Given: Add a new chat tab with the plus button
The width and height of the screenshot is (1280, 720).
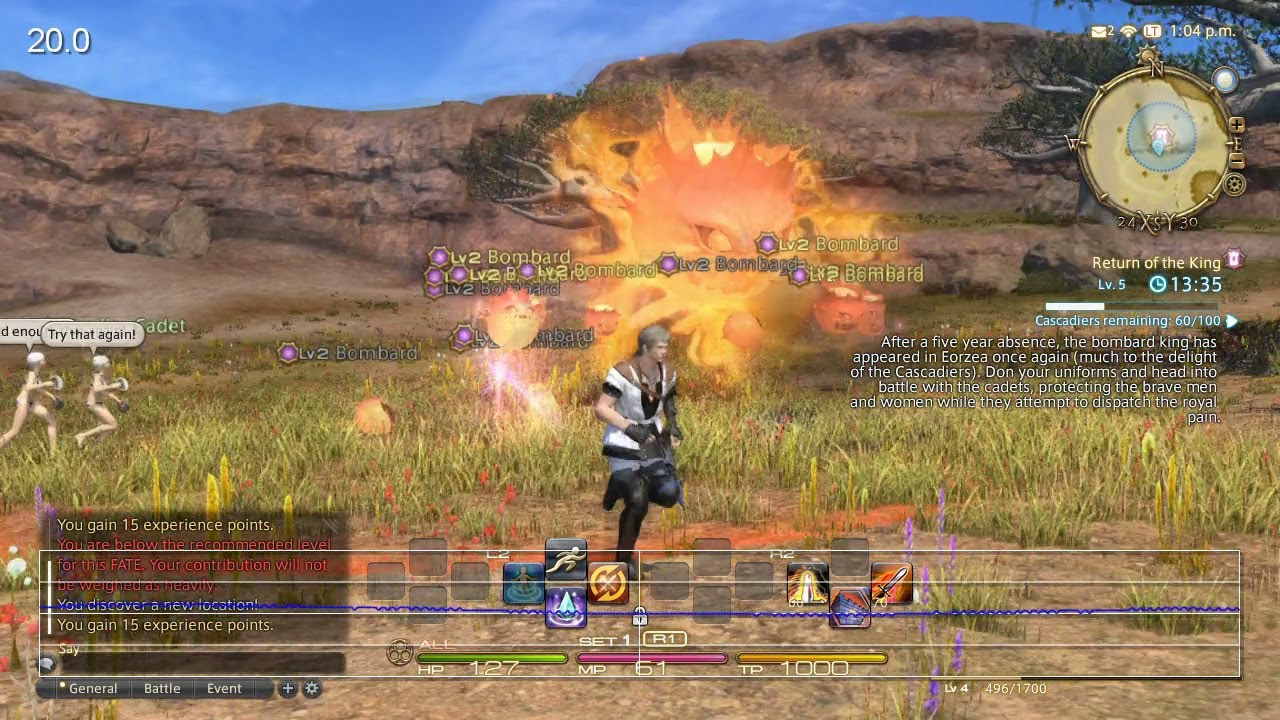Looking at the screenshot, I should point(287,688).
